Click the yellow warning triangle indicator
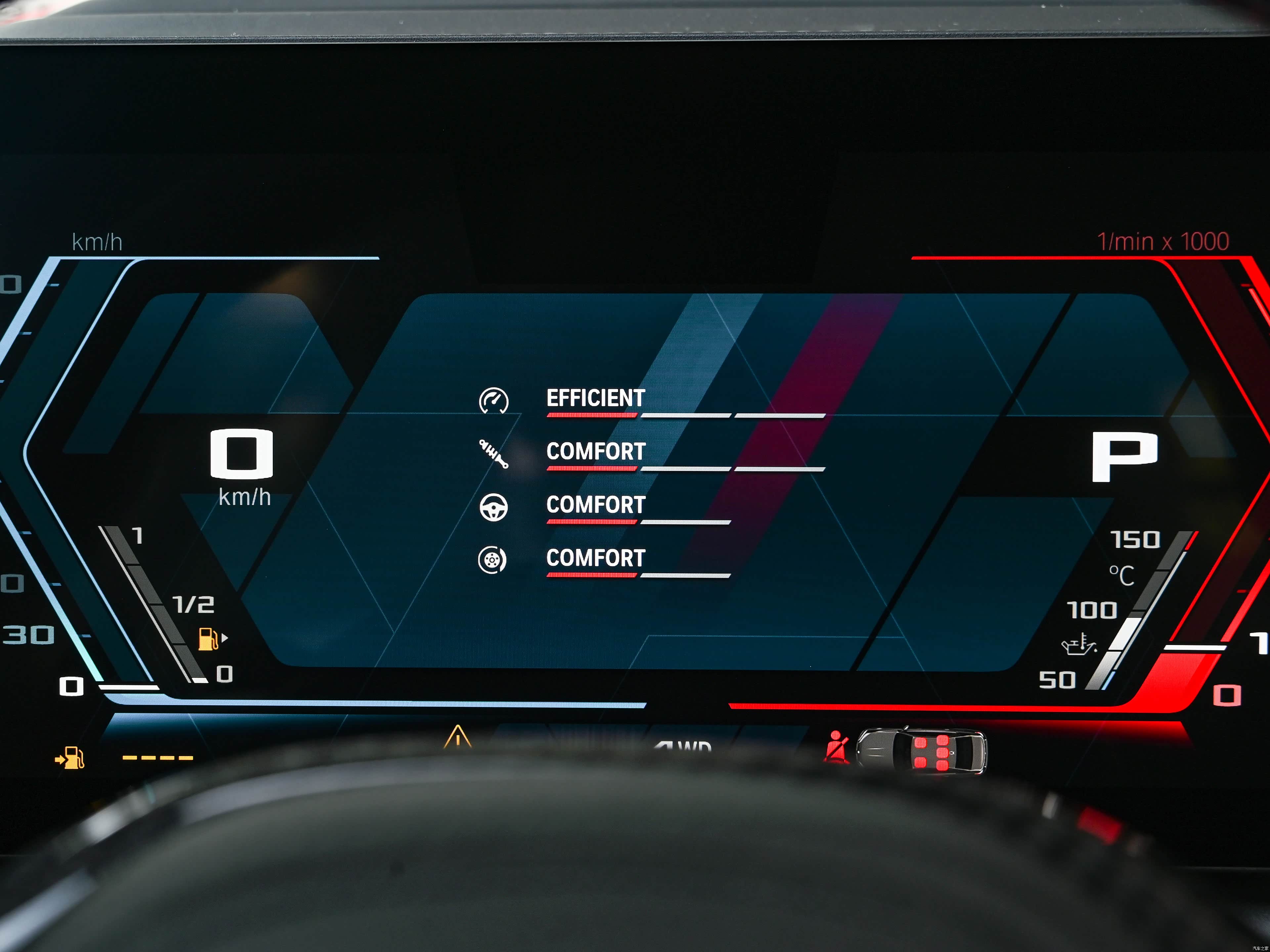 458,737
